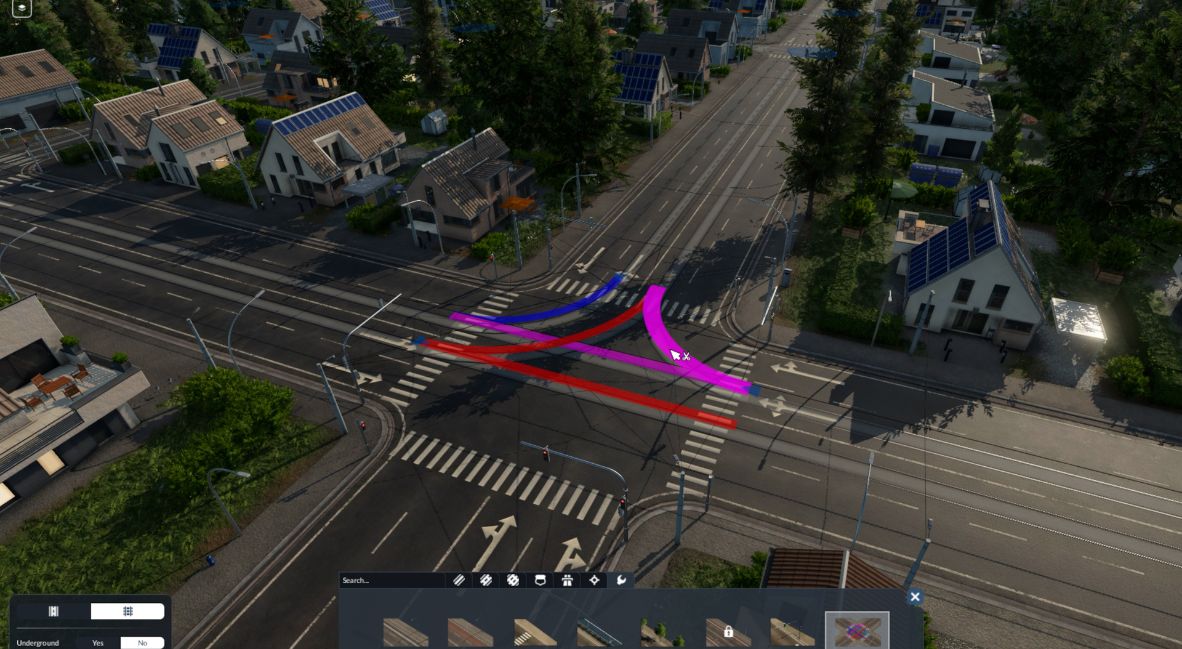Click the road search field
The width and height of the screenshot is (1182, 649).
click(392, 580)
